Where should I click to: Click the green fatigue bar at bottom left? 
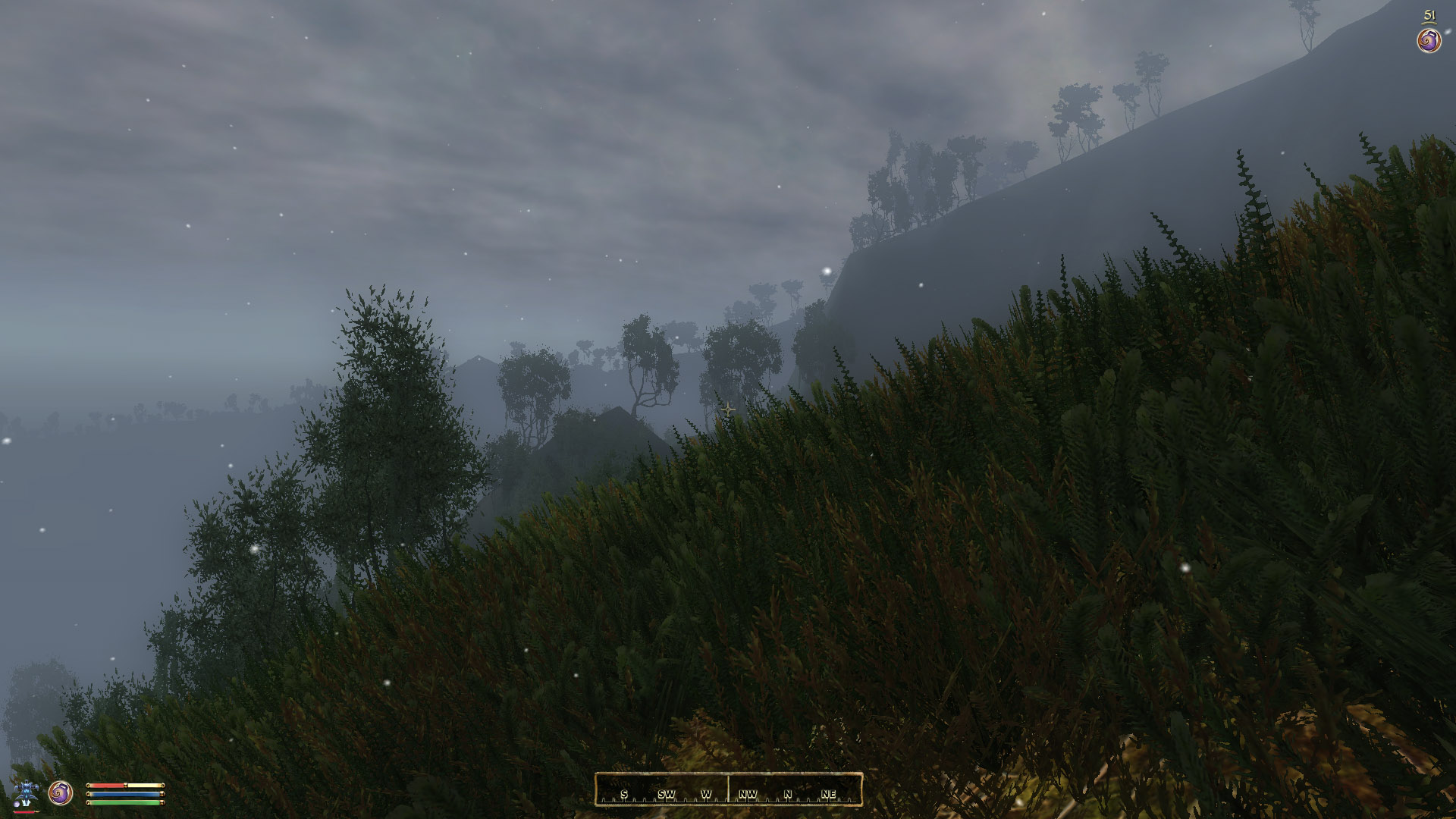[x=124, y=804]
